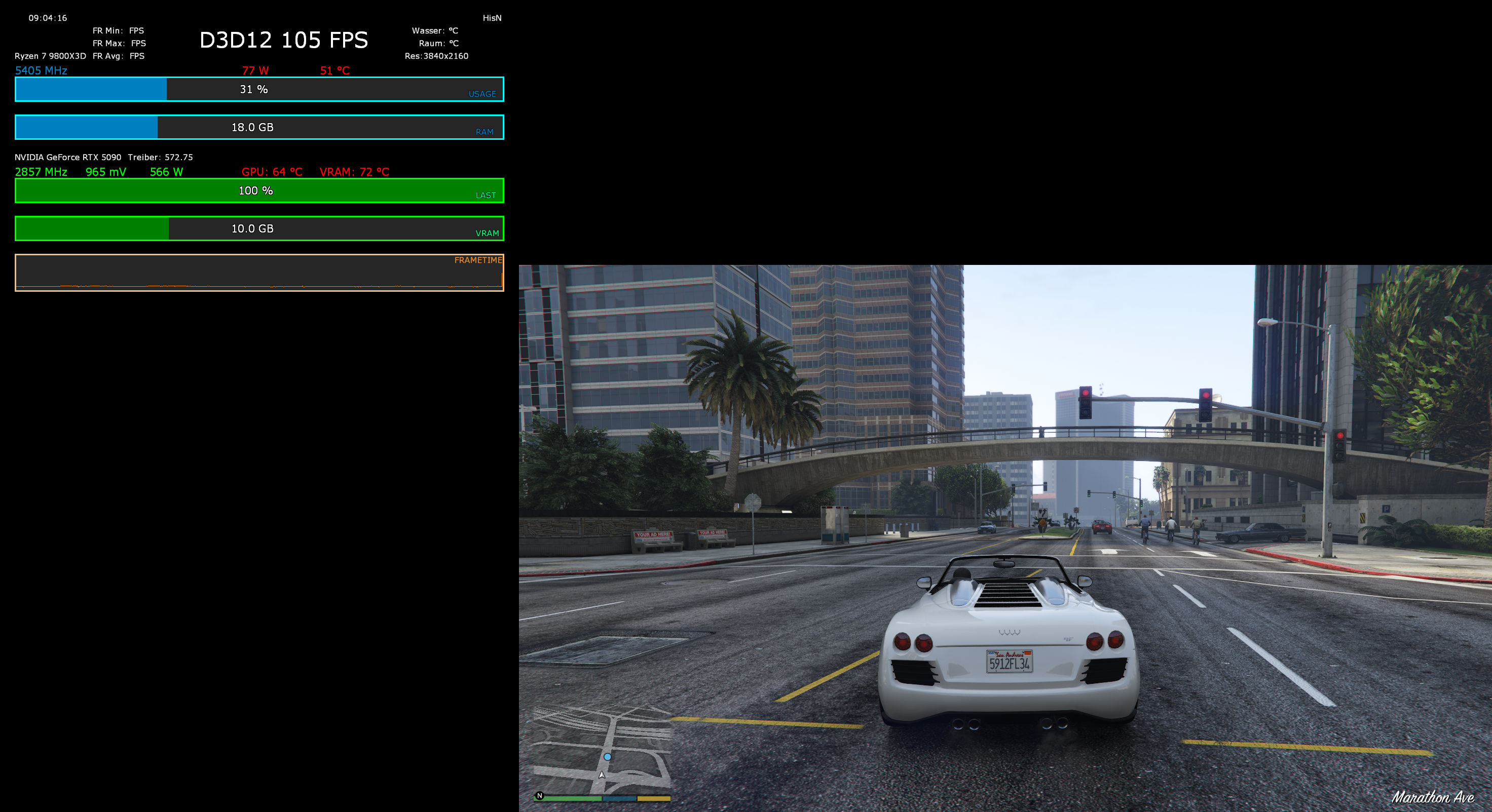Click the D3D12 105 FPS counter
This screenshot has width=1492, height=812.
point(283,40)
